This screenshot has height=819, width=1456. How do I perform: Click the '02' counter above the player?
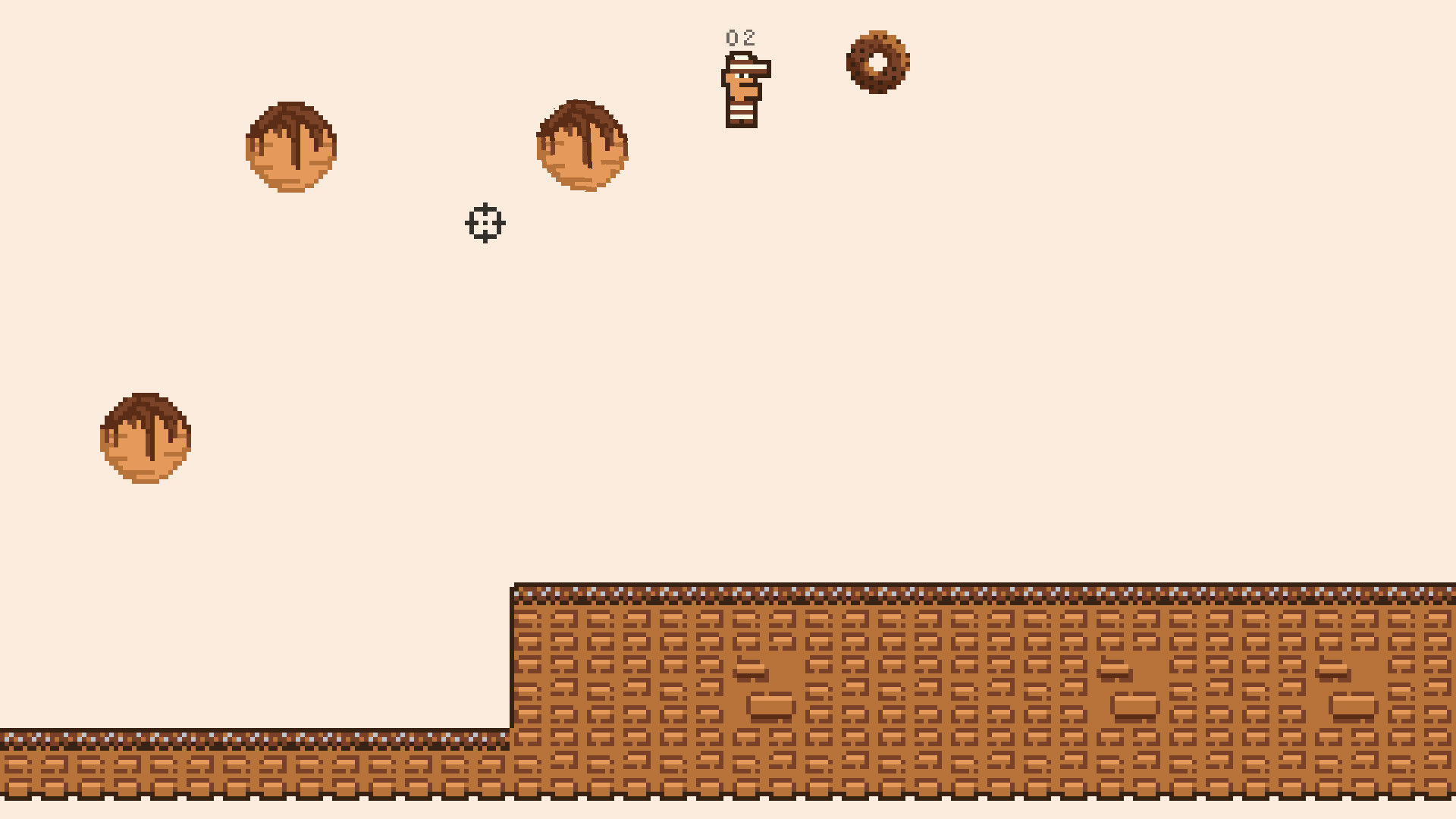pos(740,36)
